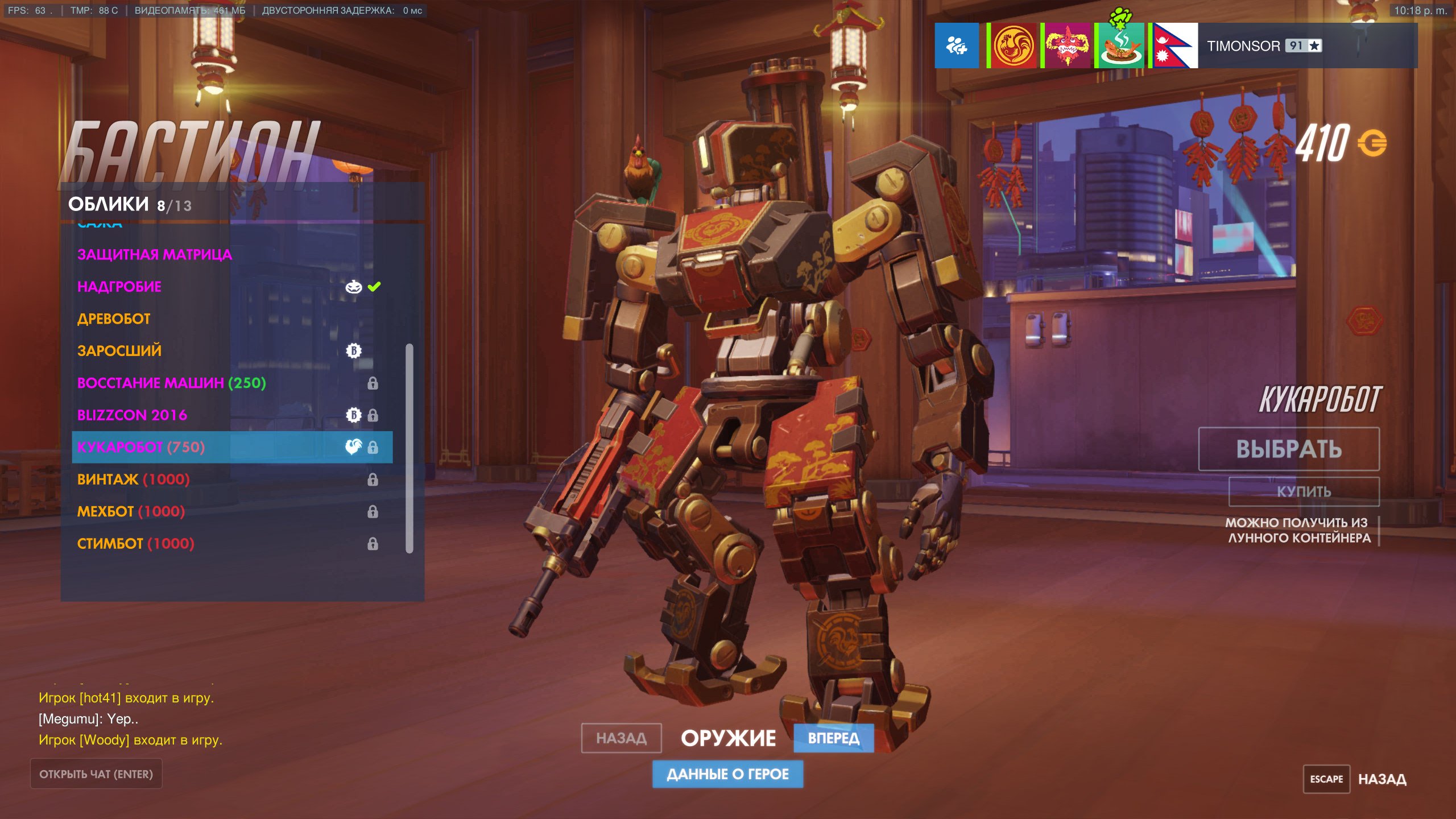Highlight the КУКАРОБОТ skin row
This screenshot has height=819, width=1456.
point(232,447)
